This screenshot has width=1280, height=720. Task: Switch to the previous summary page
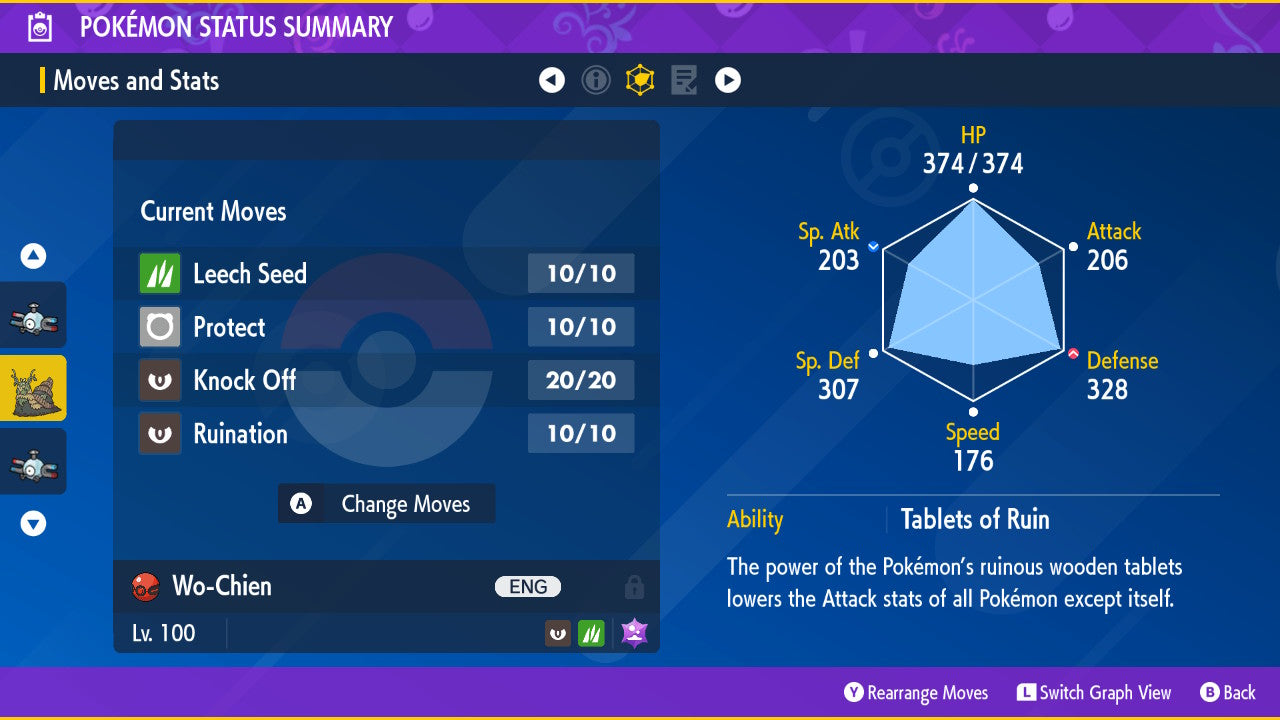click(x=552, y=80)
